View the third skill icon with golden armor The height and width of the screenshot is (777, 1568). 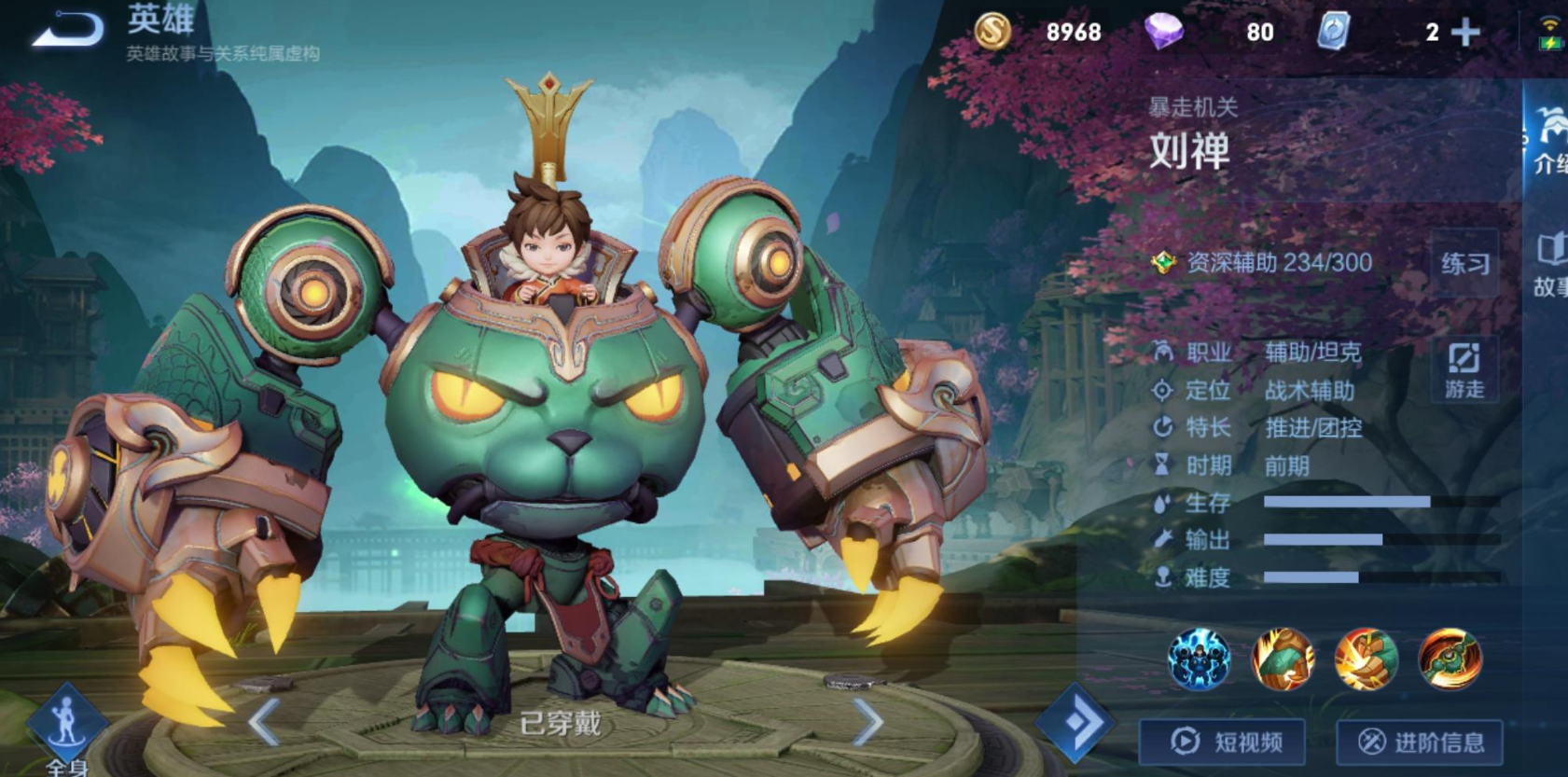coord(1367,659)
